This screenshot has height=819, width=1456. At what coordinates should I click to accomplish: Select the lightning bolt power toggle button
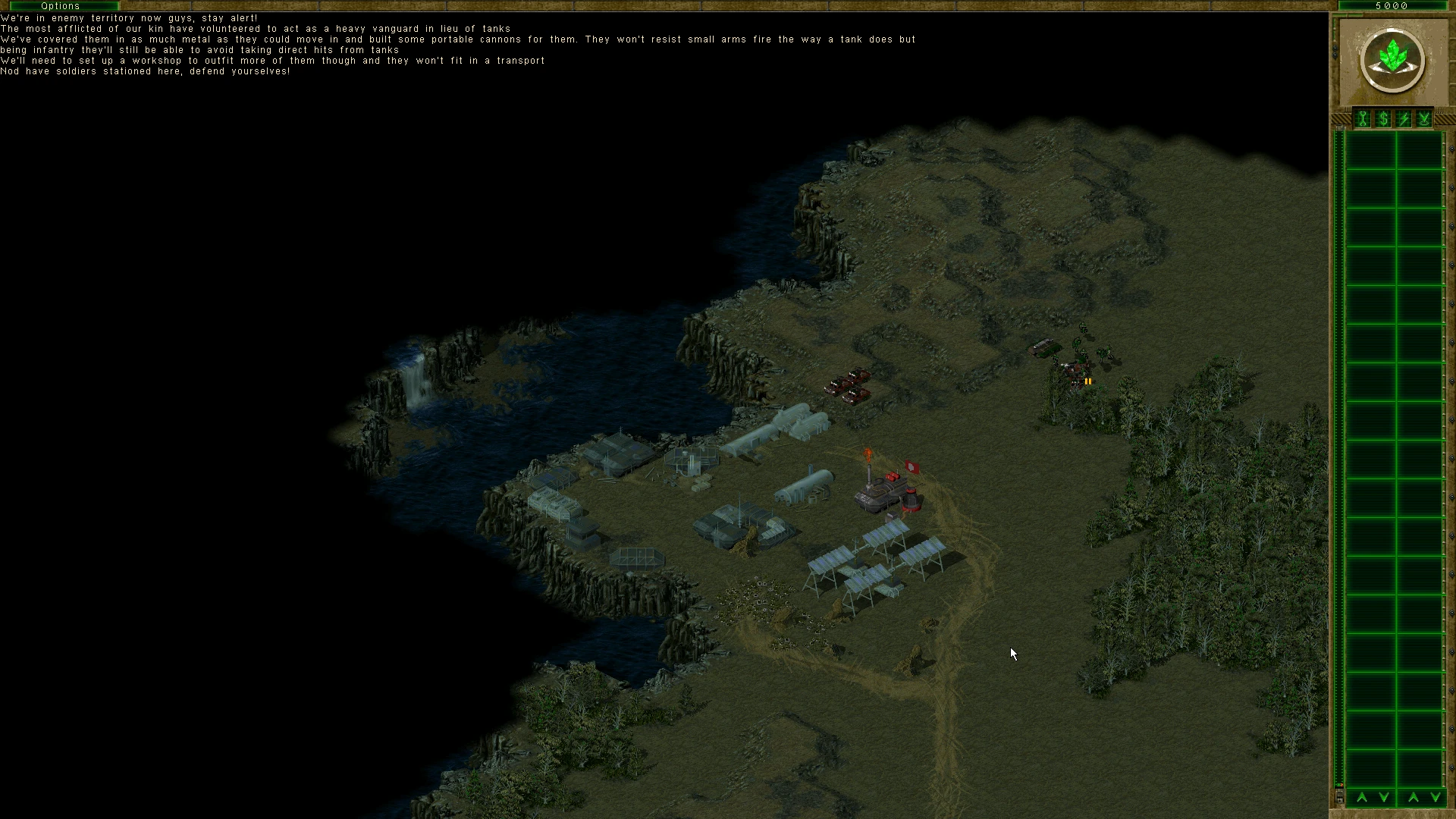tap(1404, 119)
